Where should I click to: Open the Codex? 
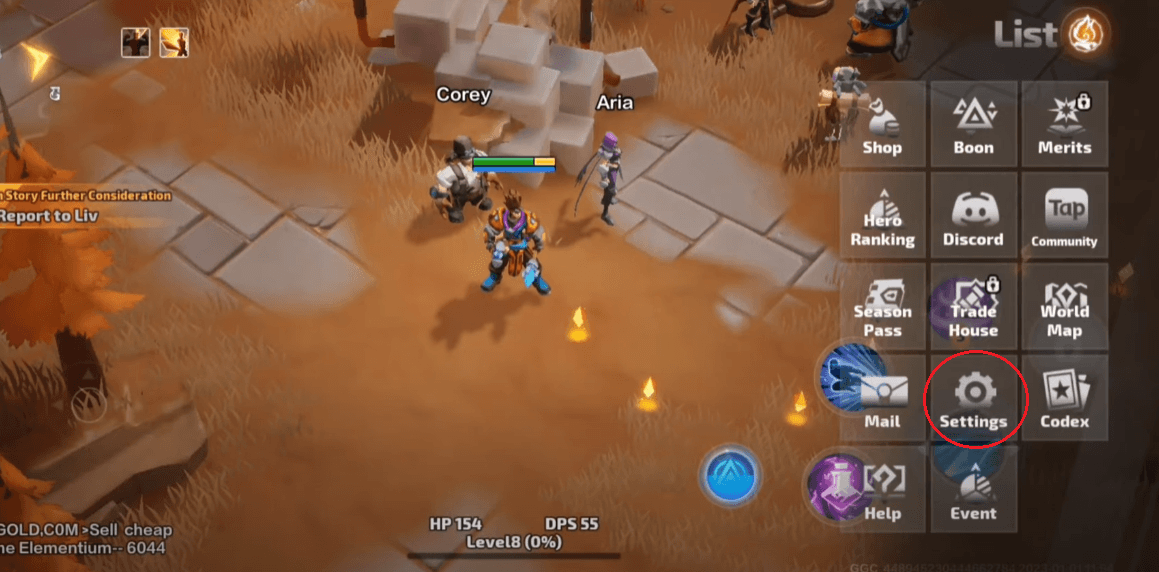tap(1064, 399)
